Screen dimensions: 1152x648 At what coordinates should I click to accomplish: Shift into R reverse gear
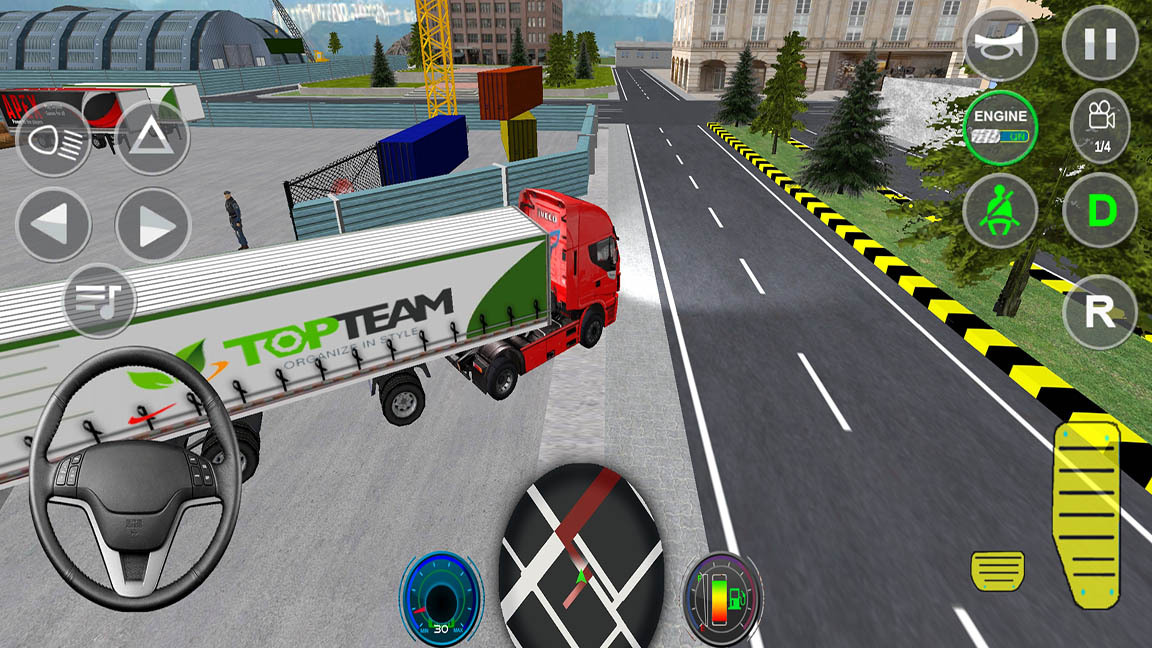pyautogui.click(x=1100, y=312)
